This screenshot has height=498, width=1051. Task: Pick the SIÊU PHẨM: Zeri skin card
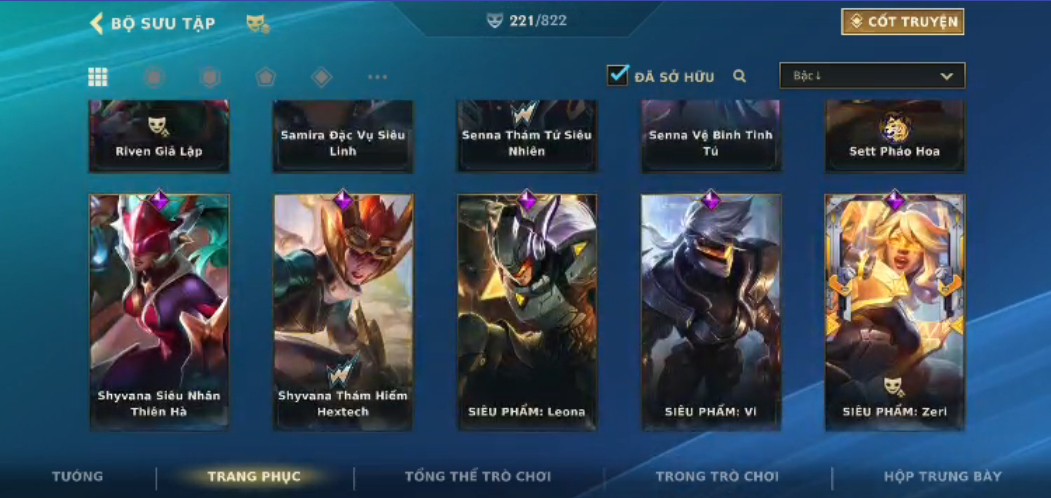895,312
